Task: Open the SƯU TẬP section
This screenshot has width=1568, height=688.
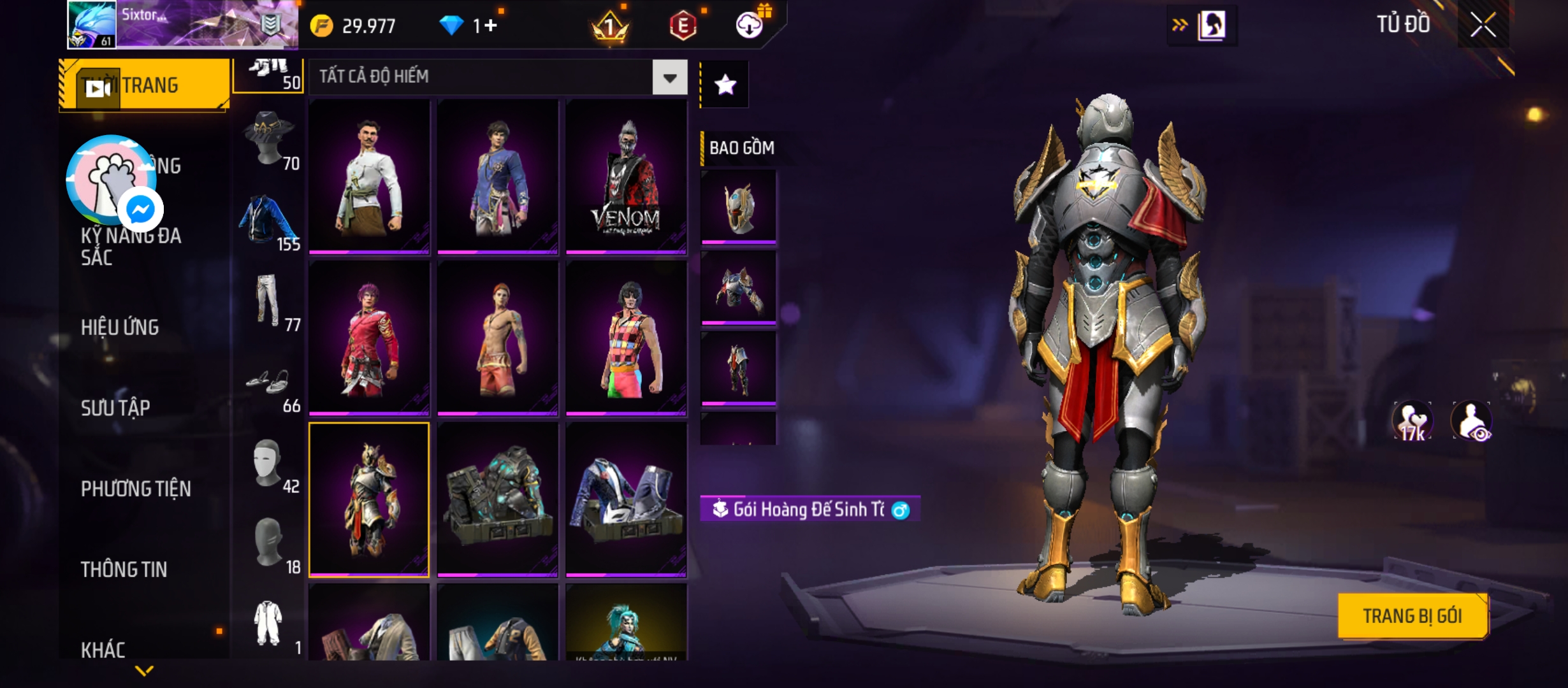Action: tap(115, 408)
